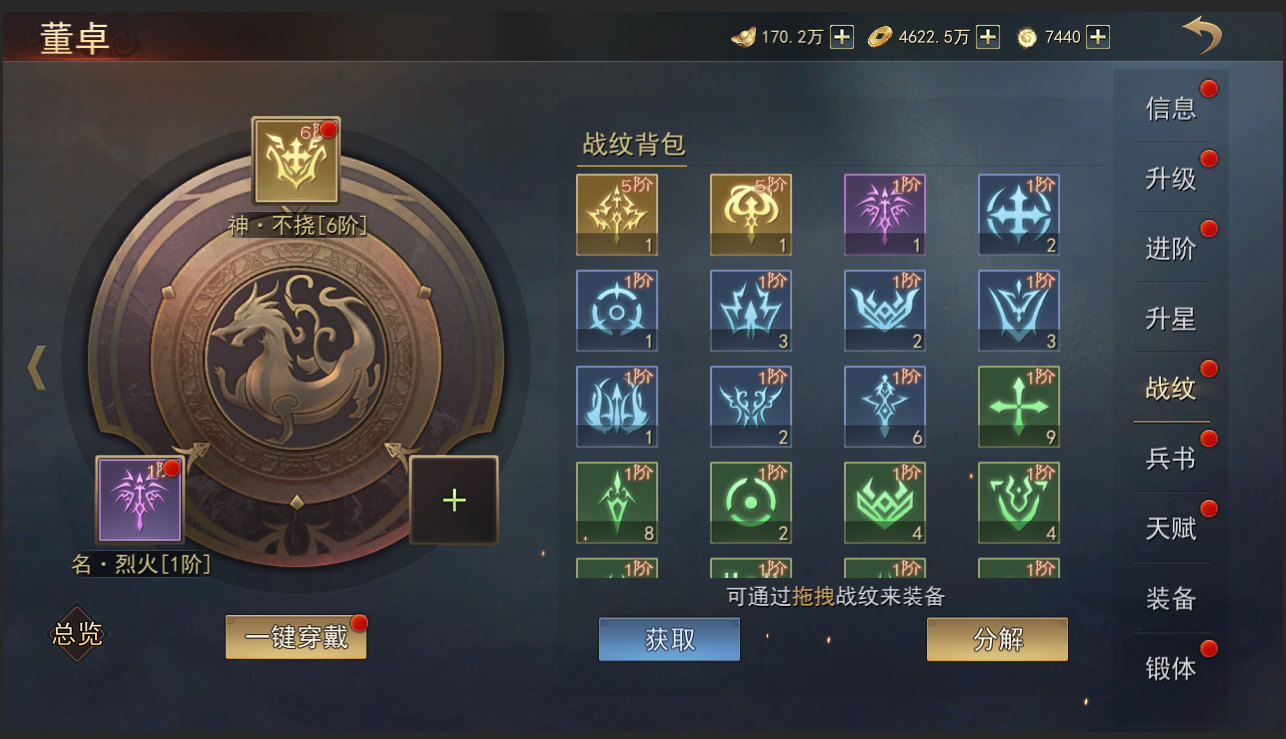Switch to the 兵书 tab
The image size is (1286, 739).
(1171, 458)
